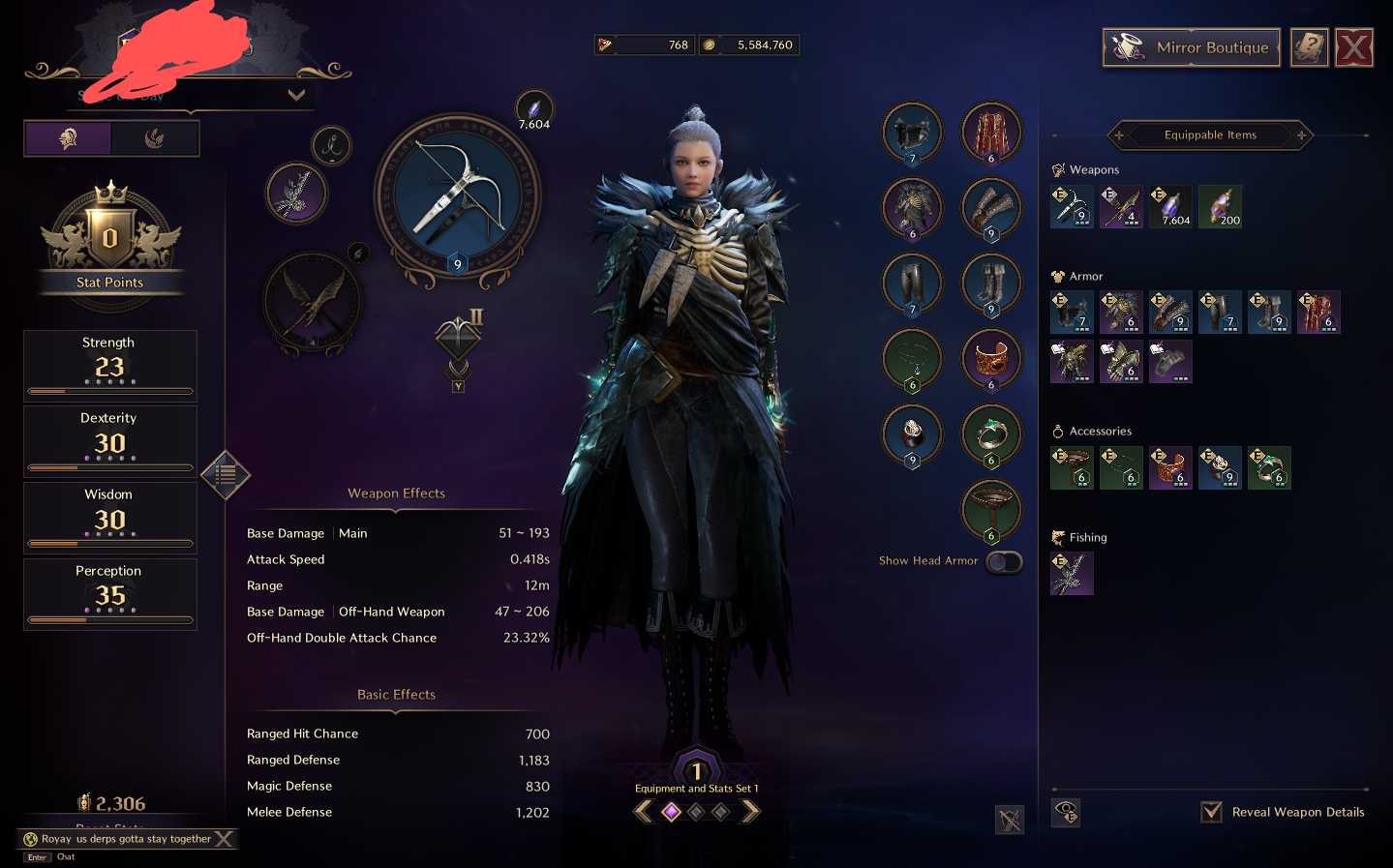Switch to the knight helmet character tab

tap(68, 138)
